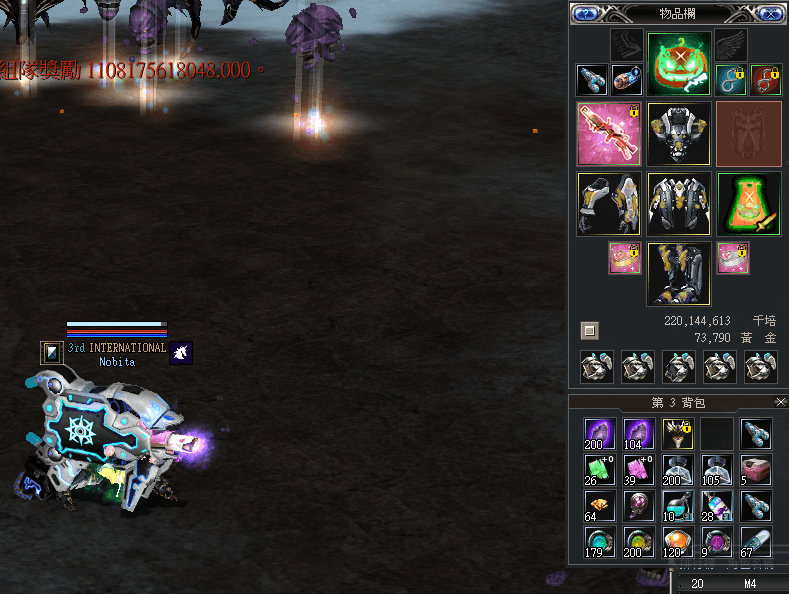Select the jack-o'-lantern pumpkin helmet slot

pos(679,64)
